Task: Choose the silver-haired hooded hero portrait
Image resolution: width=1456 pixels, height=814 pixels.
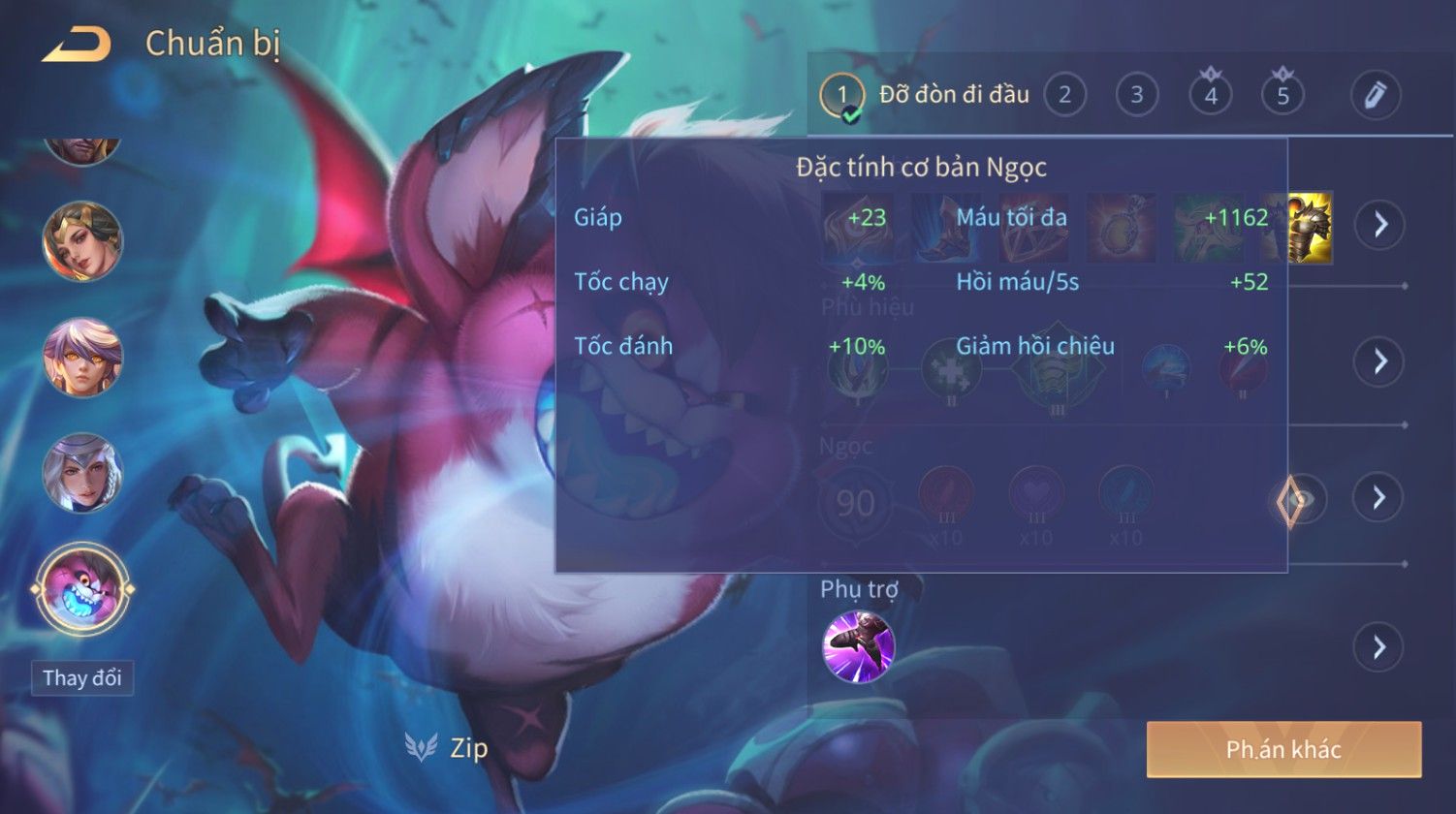Action: click(81, 474)
